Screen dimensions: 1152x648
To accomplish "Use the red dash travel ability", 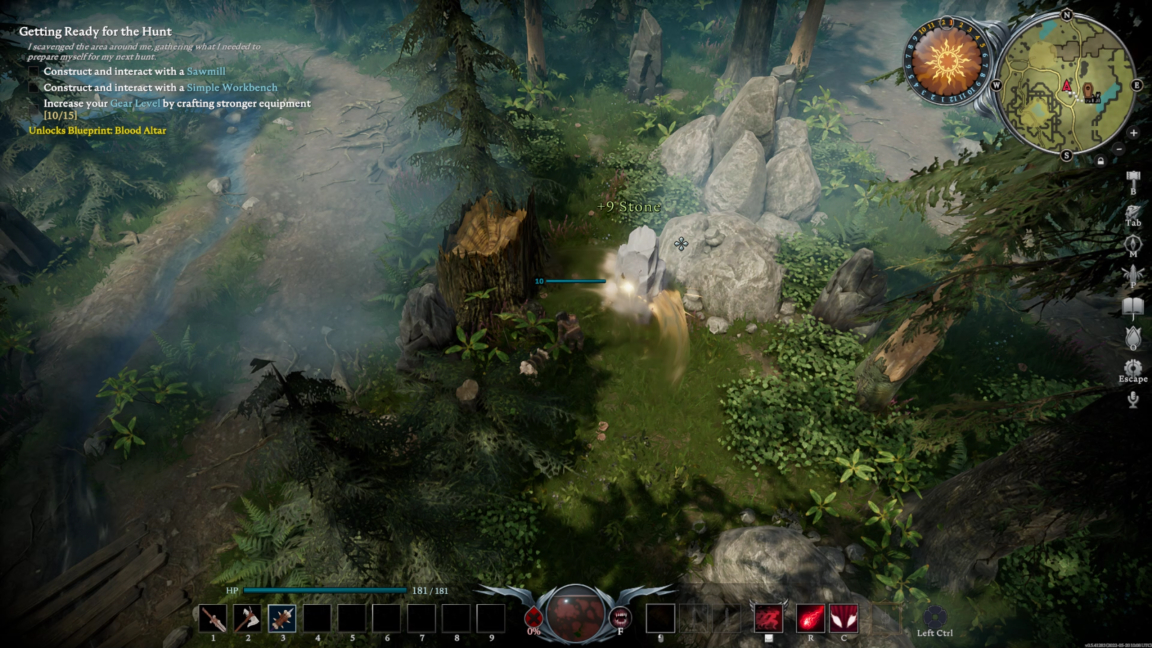I will (768, 618).
